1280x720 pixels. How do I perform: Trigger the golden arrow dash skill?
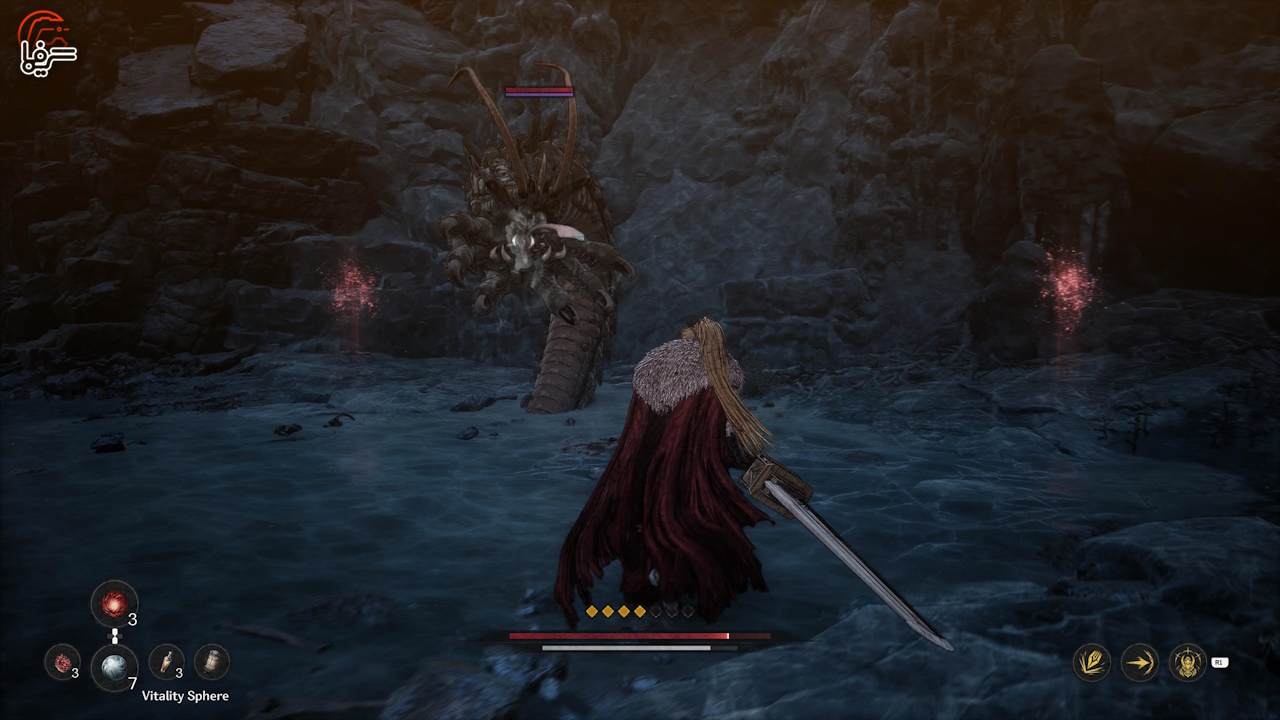(x=1139, y=662)
